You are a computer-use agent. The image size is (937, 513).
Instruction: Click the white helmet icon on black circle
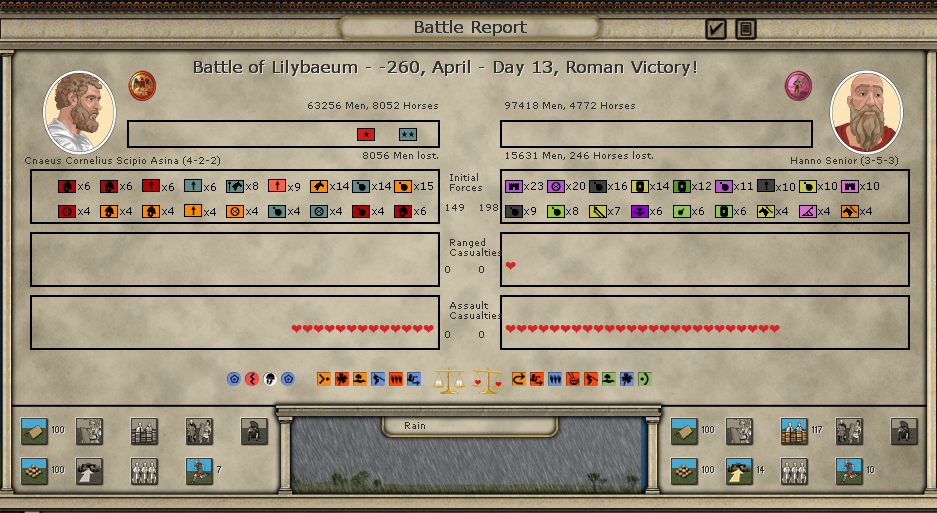click(x=269, y=379)
